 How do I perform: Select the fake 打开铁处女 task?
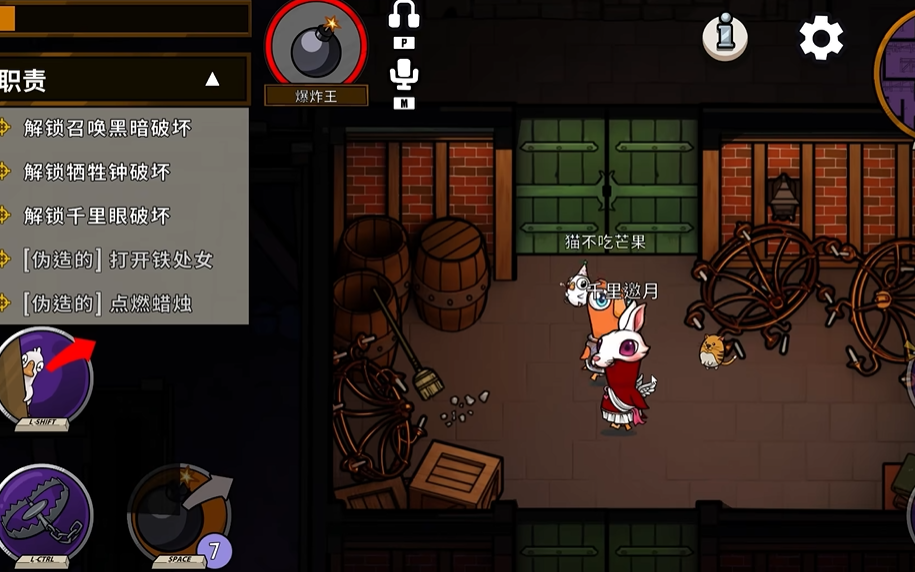click(118, 260)
